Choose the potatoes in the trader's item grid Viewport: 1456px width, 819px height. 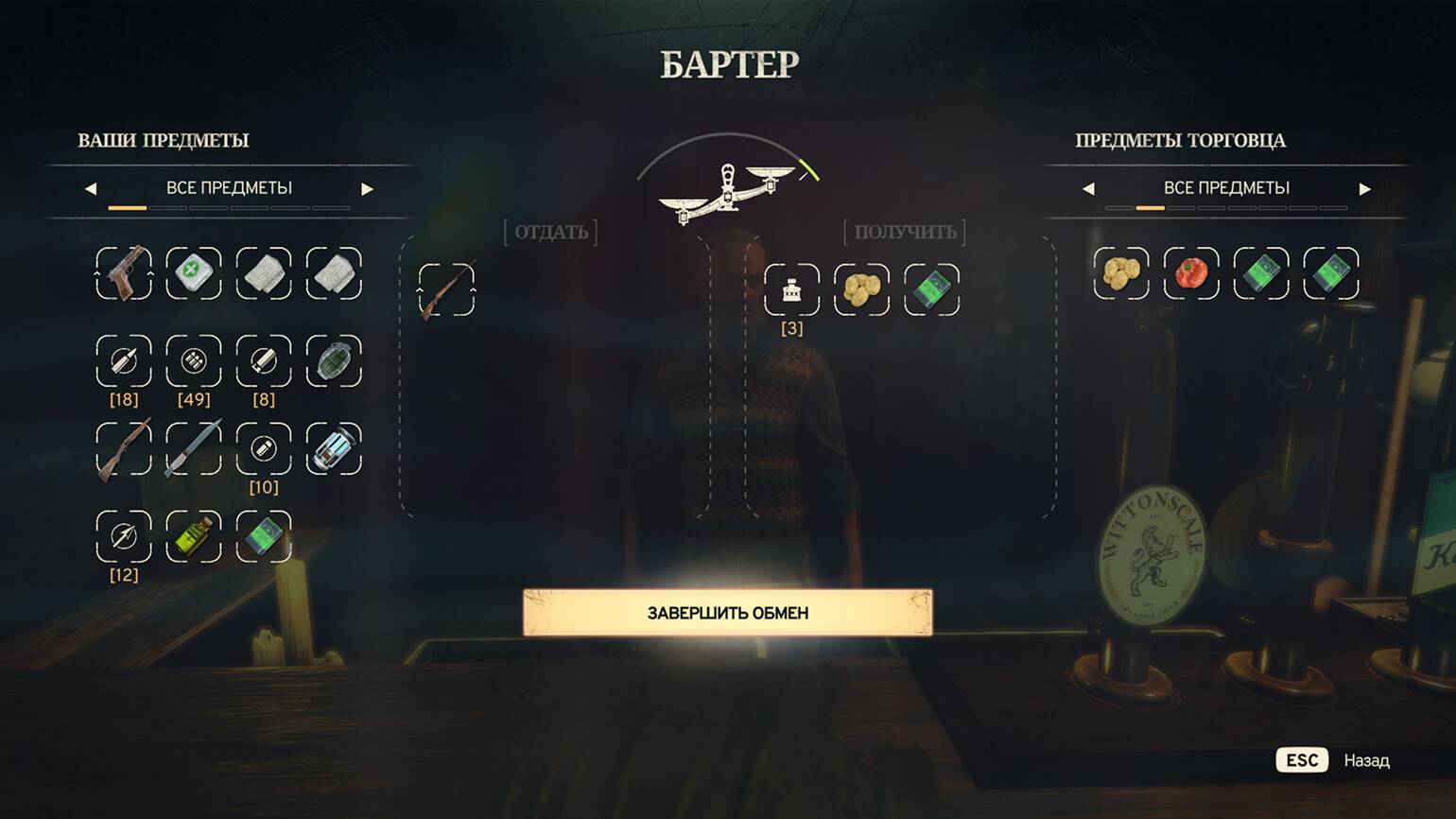(x=1121, y=273)
